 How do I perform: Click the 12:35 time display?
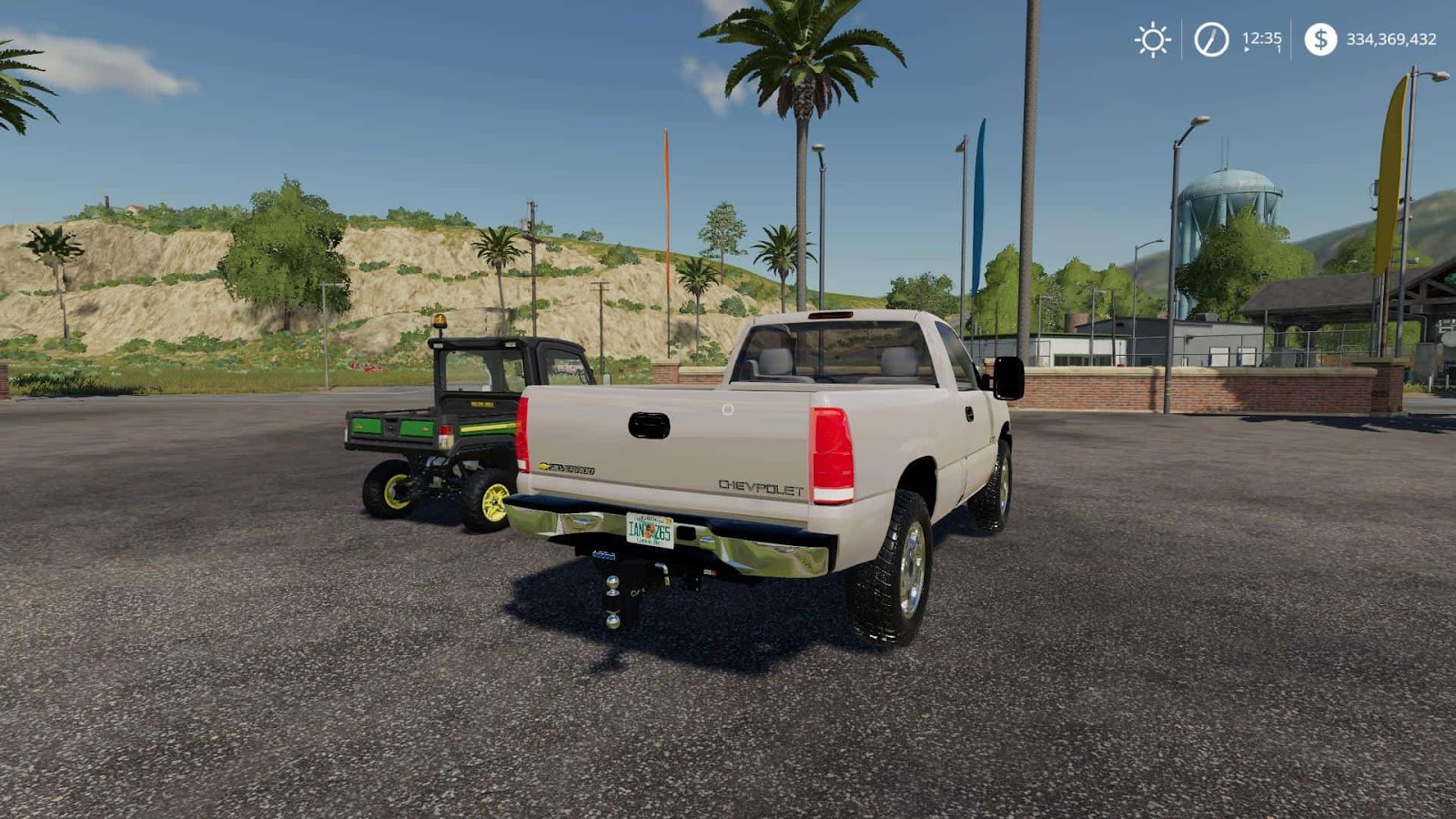click(1259, 36)
